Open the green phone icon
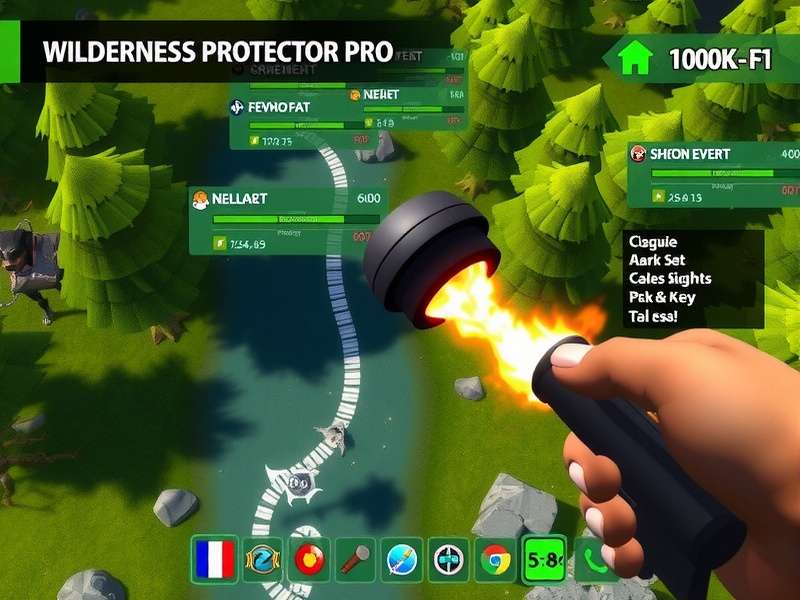 (596, 559)
